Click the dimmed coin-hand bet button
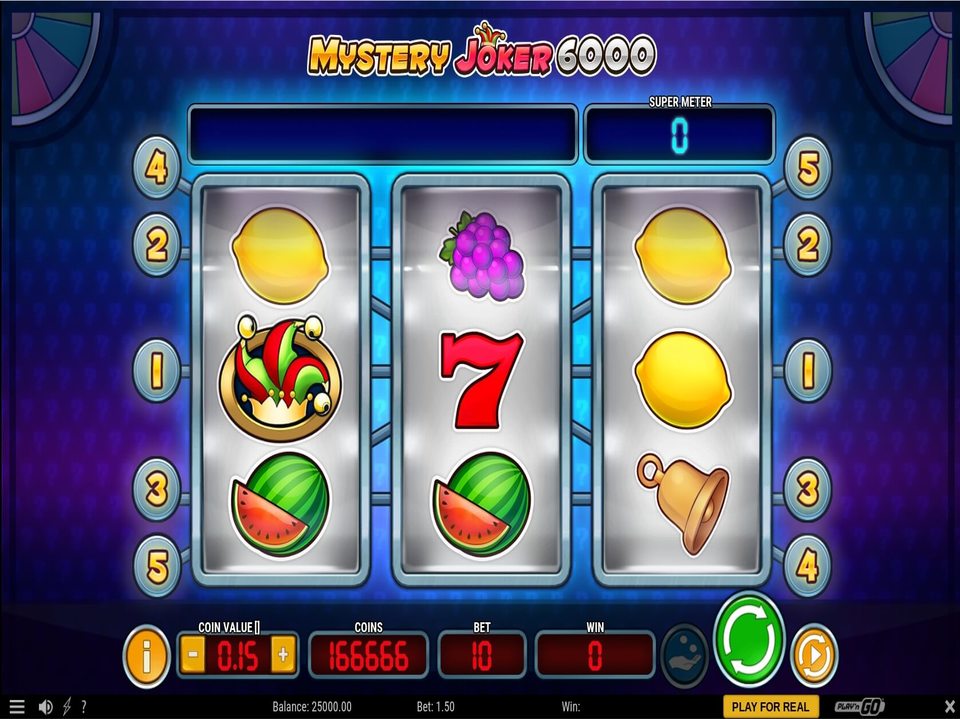960x719 pixels. (685, 655)
